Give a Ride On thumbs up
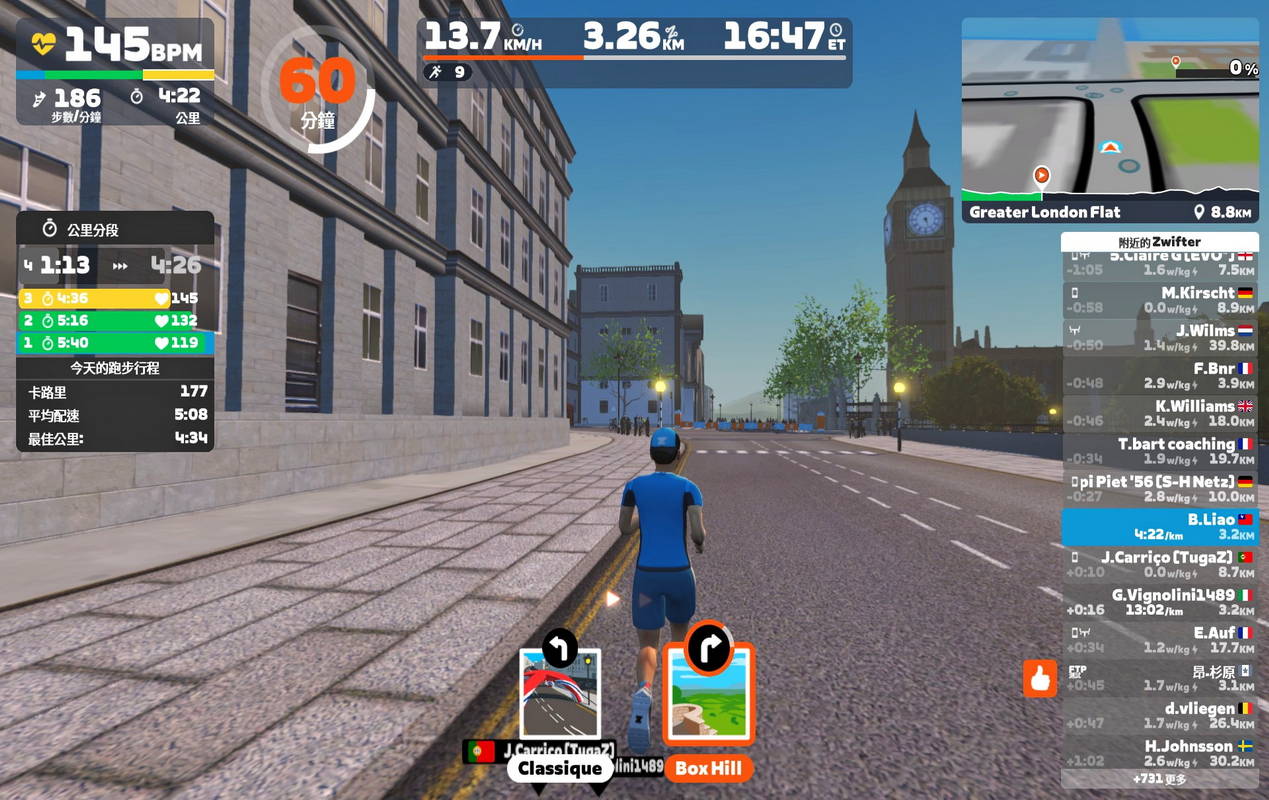The width and height of the screenshot is (1269, 800). 1040,679
